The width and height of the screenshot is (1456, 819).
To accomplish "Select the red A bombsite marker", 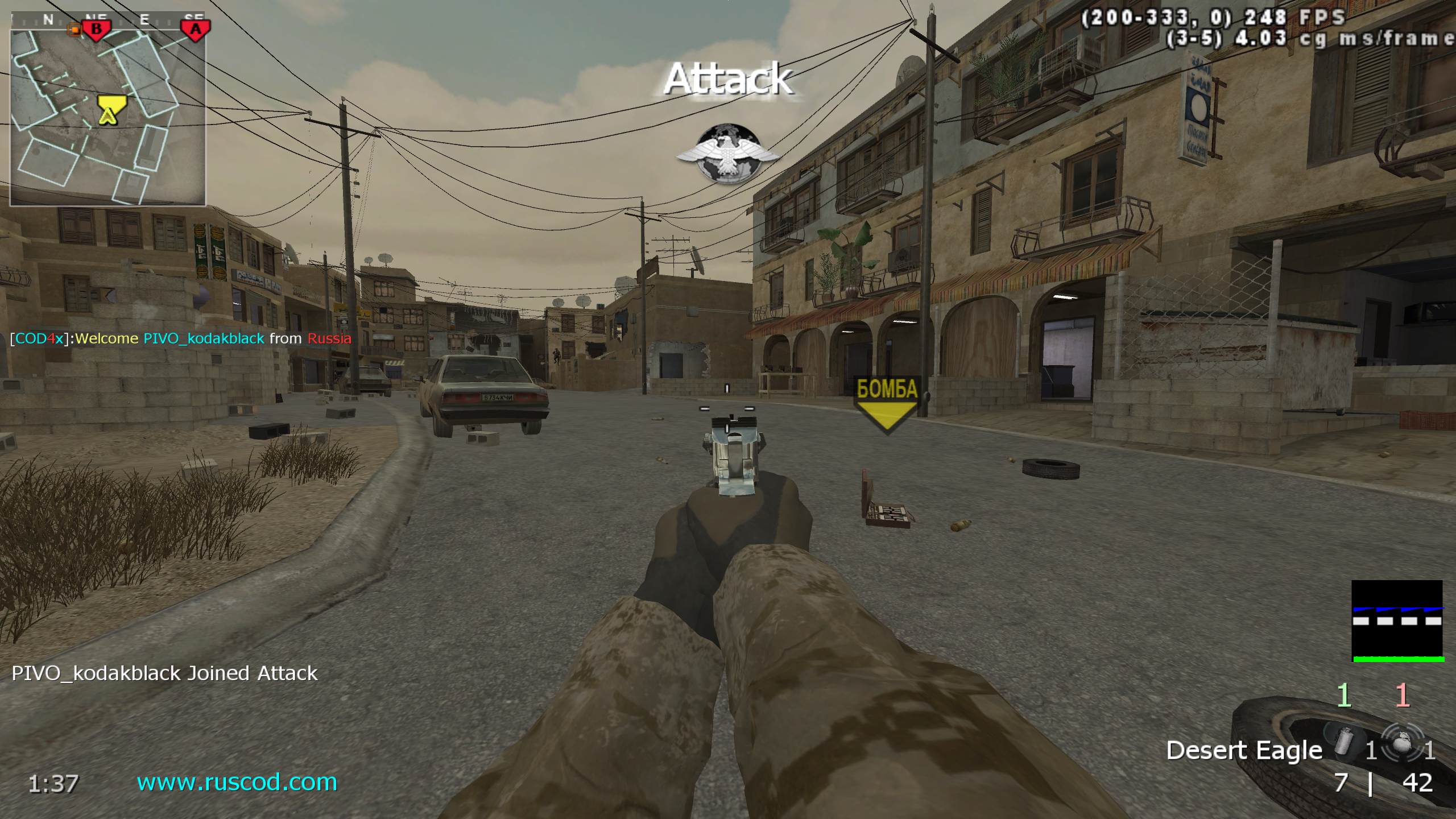I will 195,29.
